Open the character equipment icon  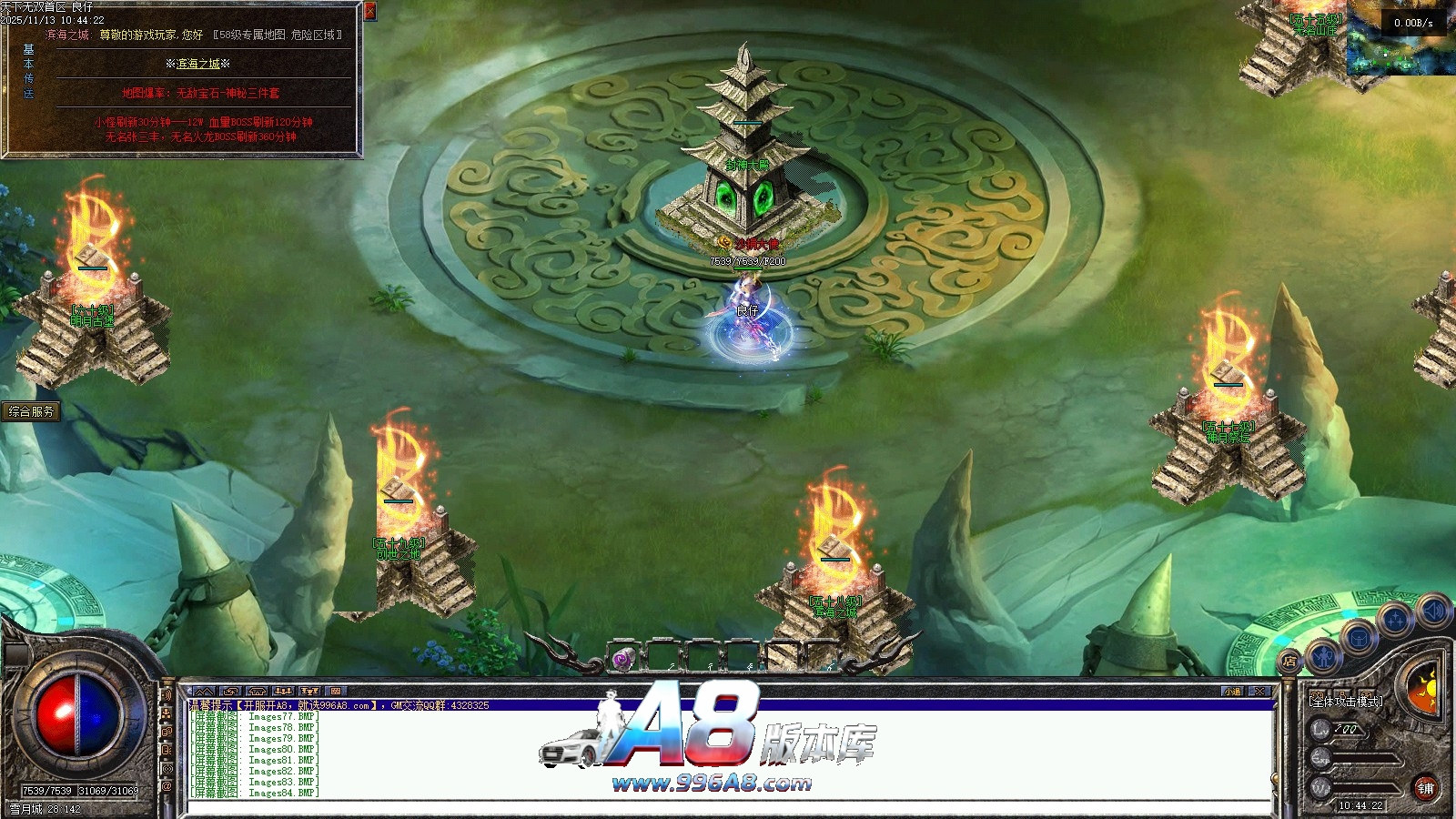[1324, 655]
